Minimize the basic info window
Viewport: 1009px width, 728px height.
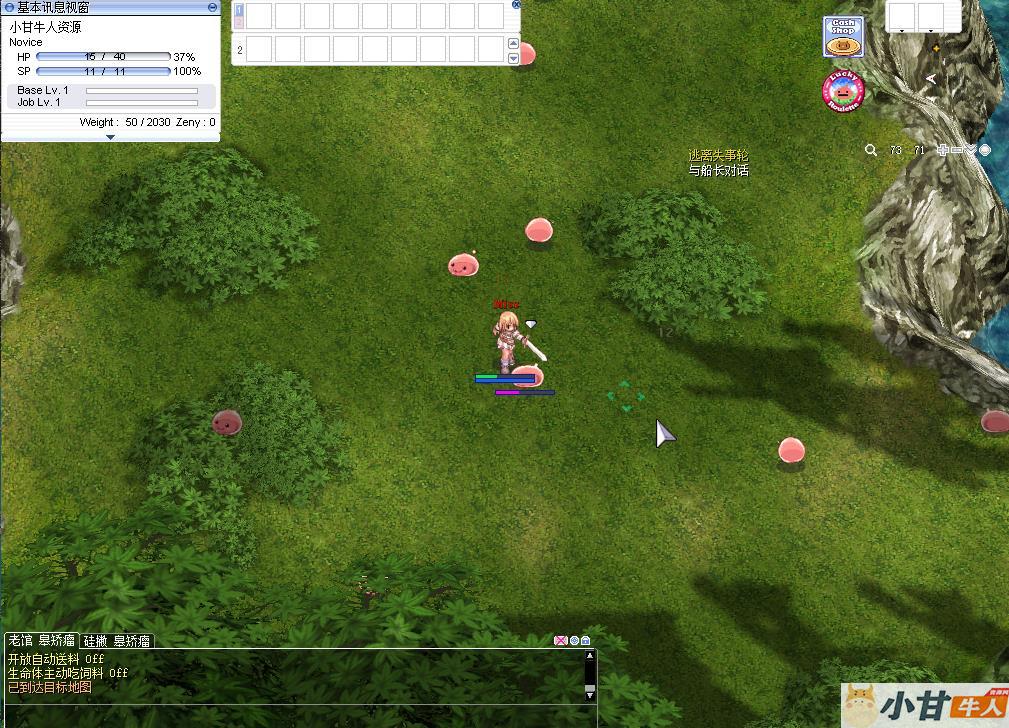tap(212, 7)
